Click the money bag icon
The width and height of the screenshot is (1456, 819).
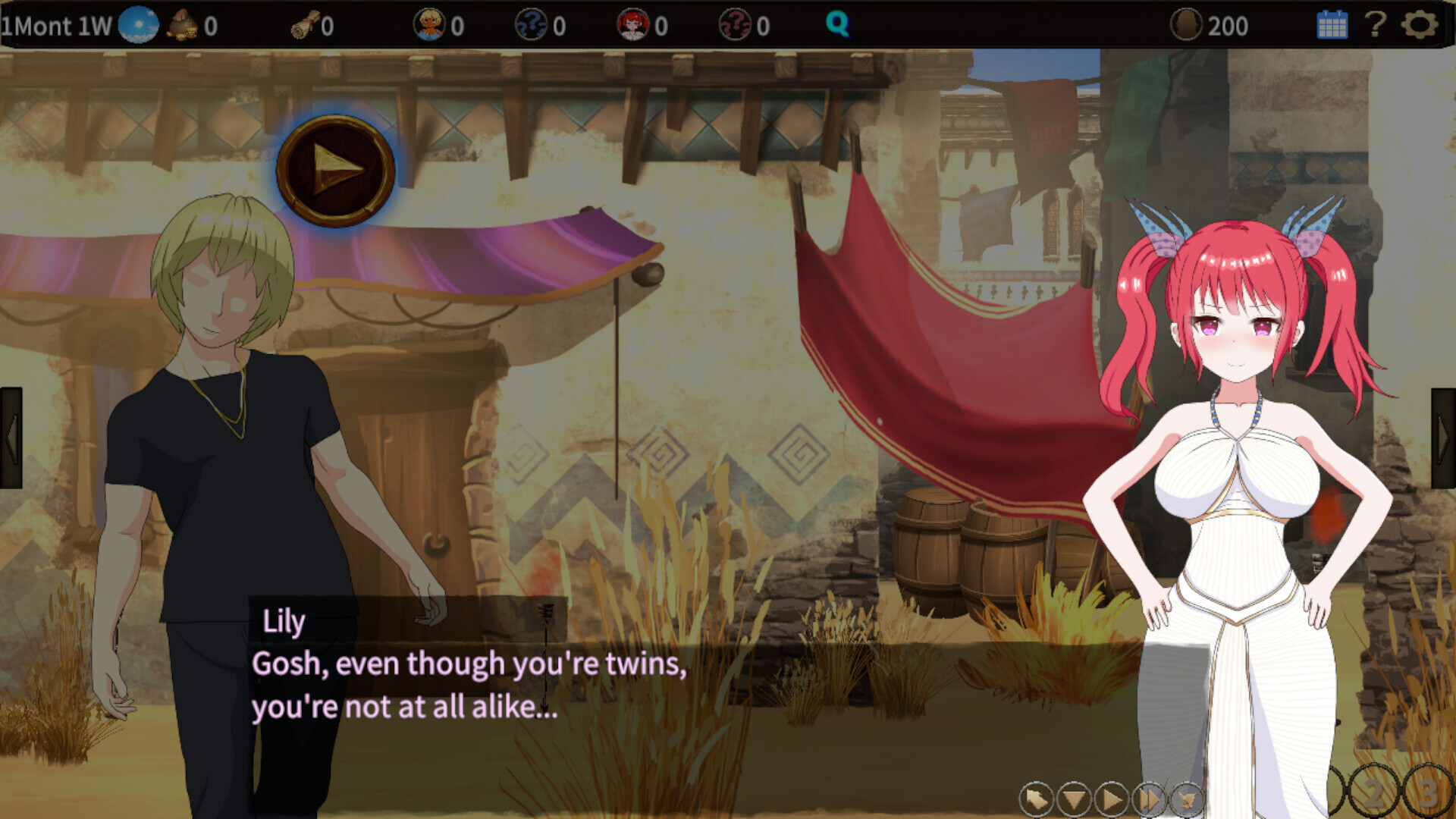tap(183, 25)
